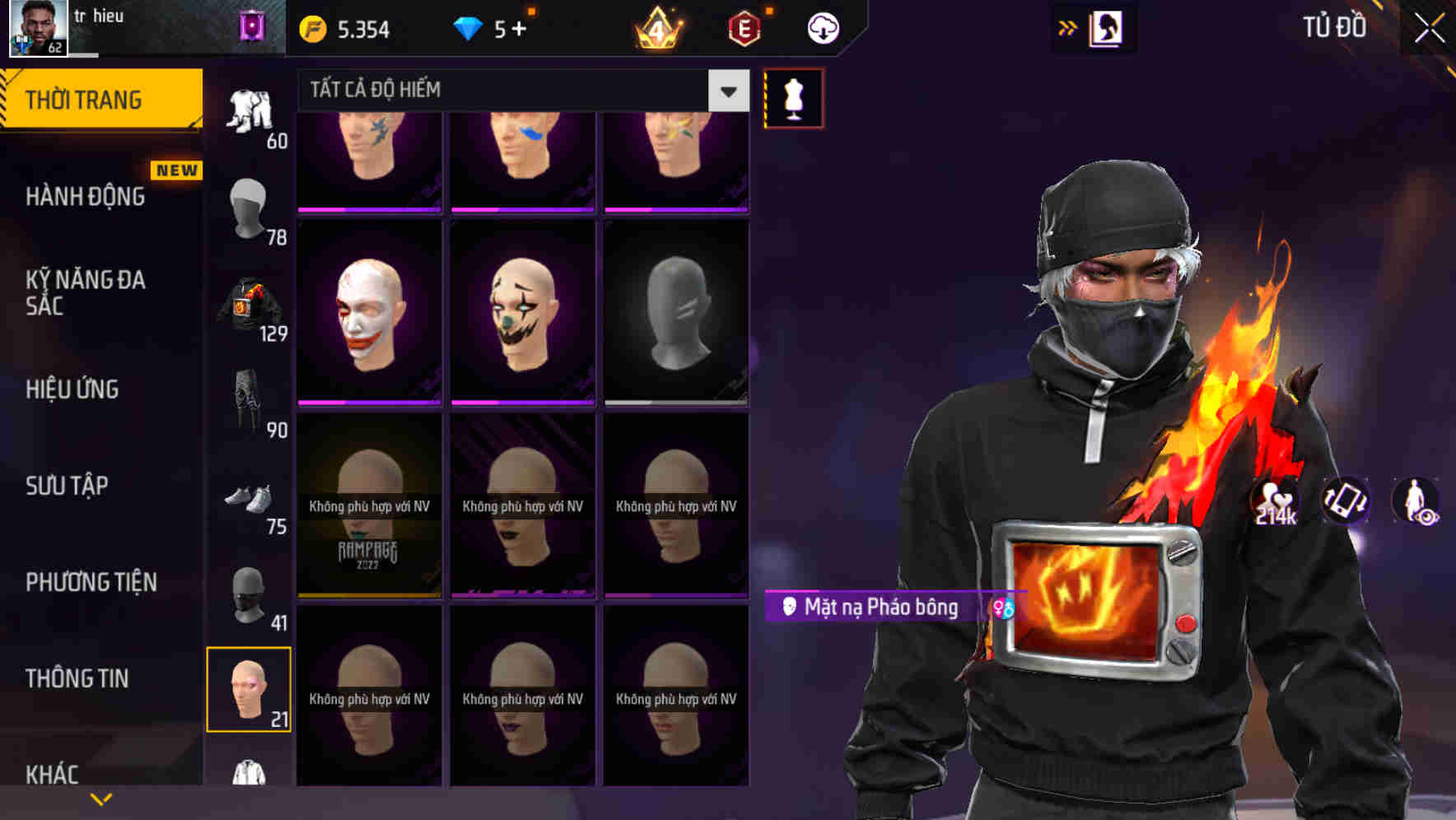Collapse the panel using the double arrows
The image size is (1456, 820).
(1068, 27)
